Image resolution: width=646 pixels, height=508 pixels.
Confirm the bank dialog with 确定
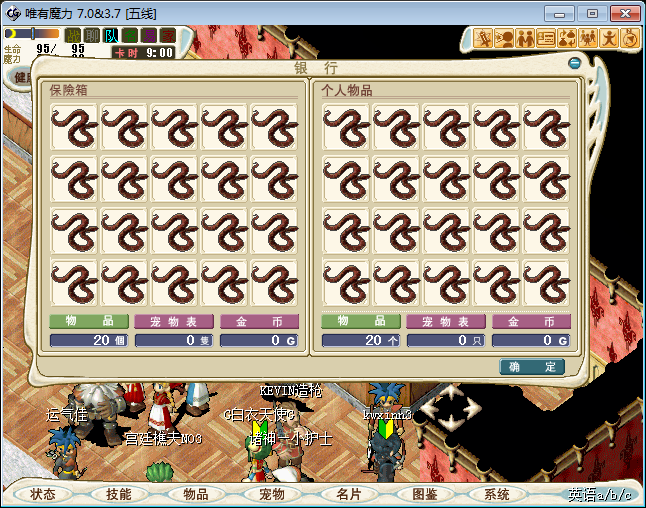pos(532,367)
